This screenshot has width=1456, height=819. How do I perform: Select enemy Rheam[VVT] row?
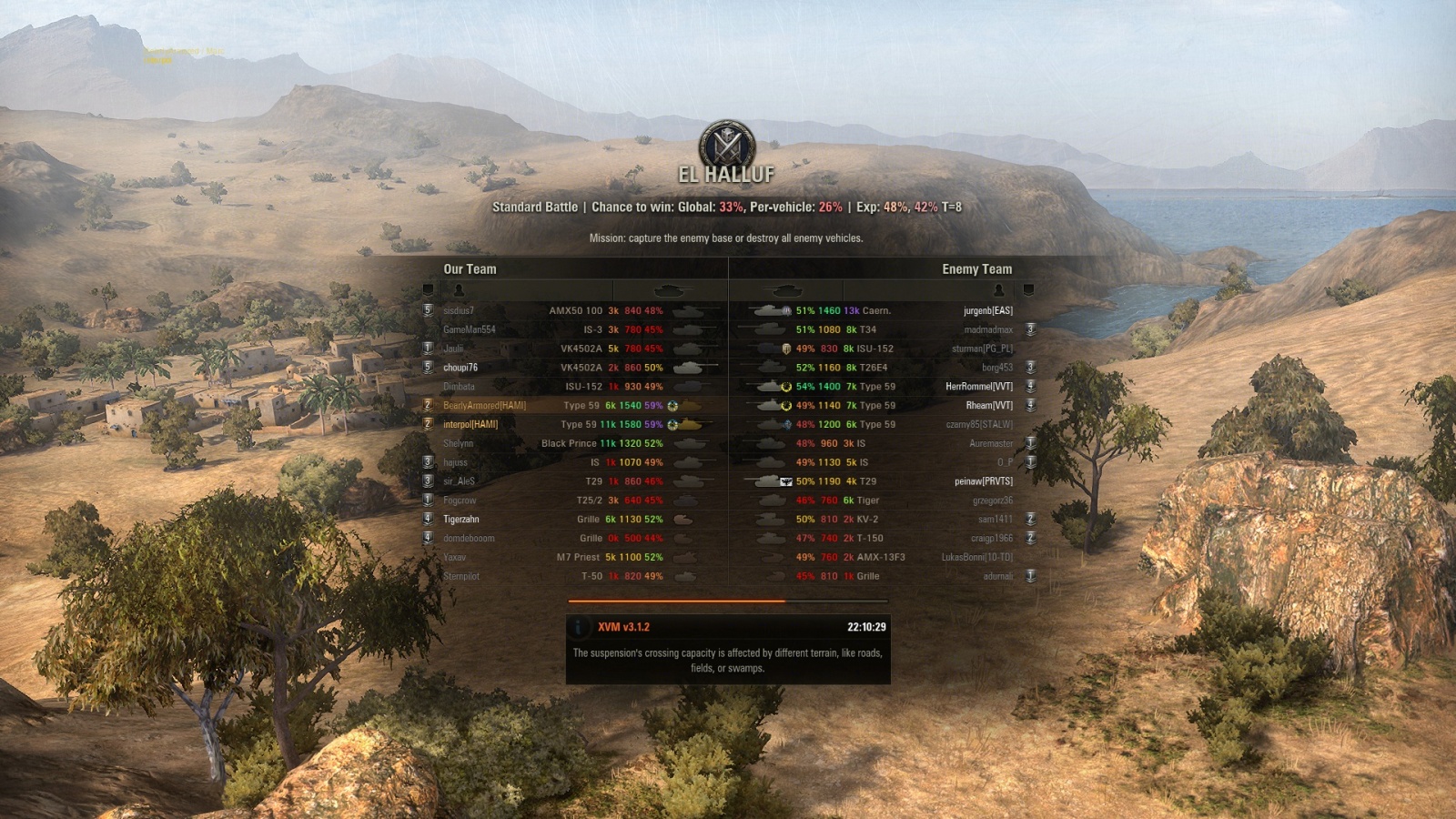pos(988,406)
